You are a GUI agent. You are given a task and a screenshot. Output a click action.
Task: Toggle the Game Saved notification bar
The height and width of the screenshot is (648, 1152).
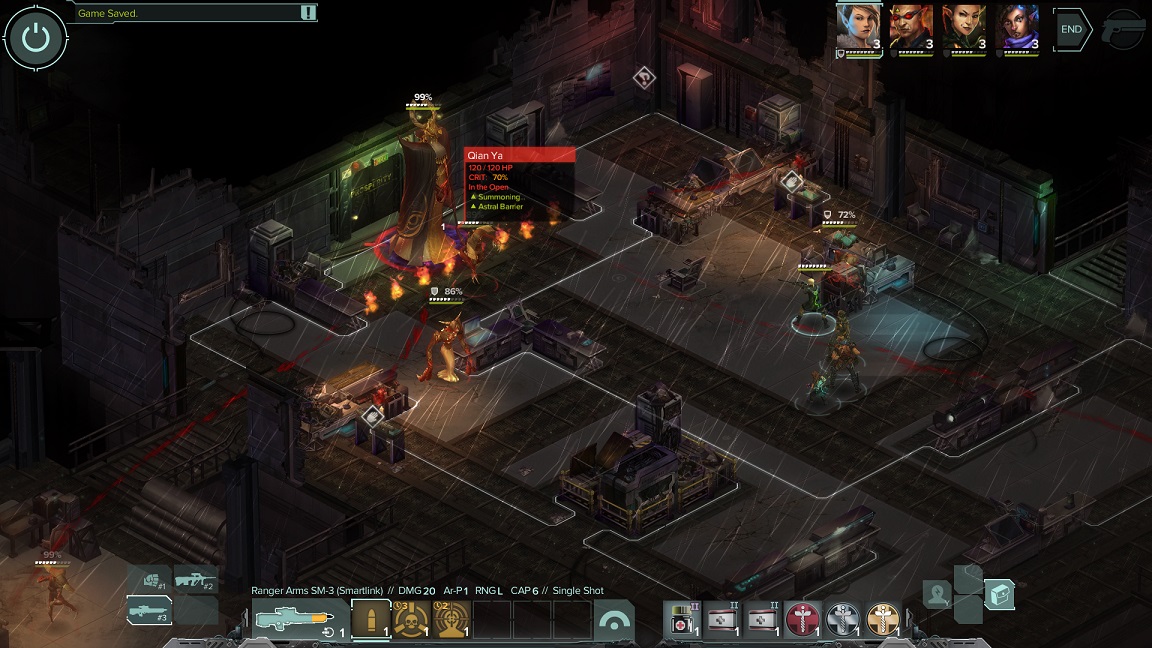click(x=308, y=13)
